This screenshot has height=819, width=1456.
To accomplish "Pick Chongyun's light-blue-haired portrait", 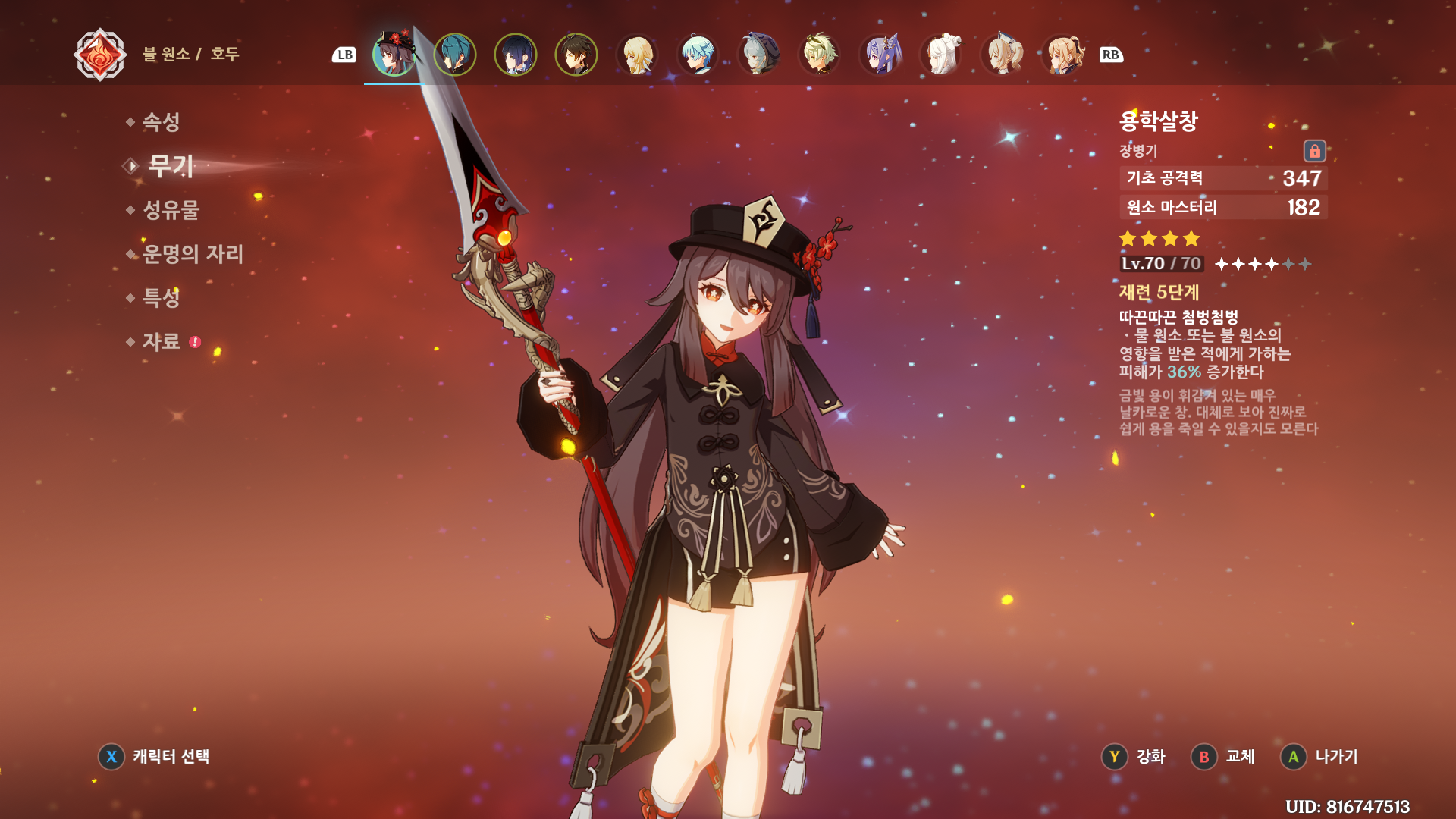I will (698, 55).
